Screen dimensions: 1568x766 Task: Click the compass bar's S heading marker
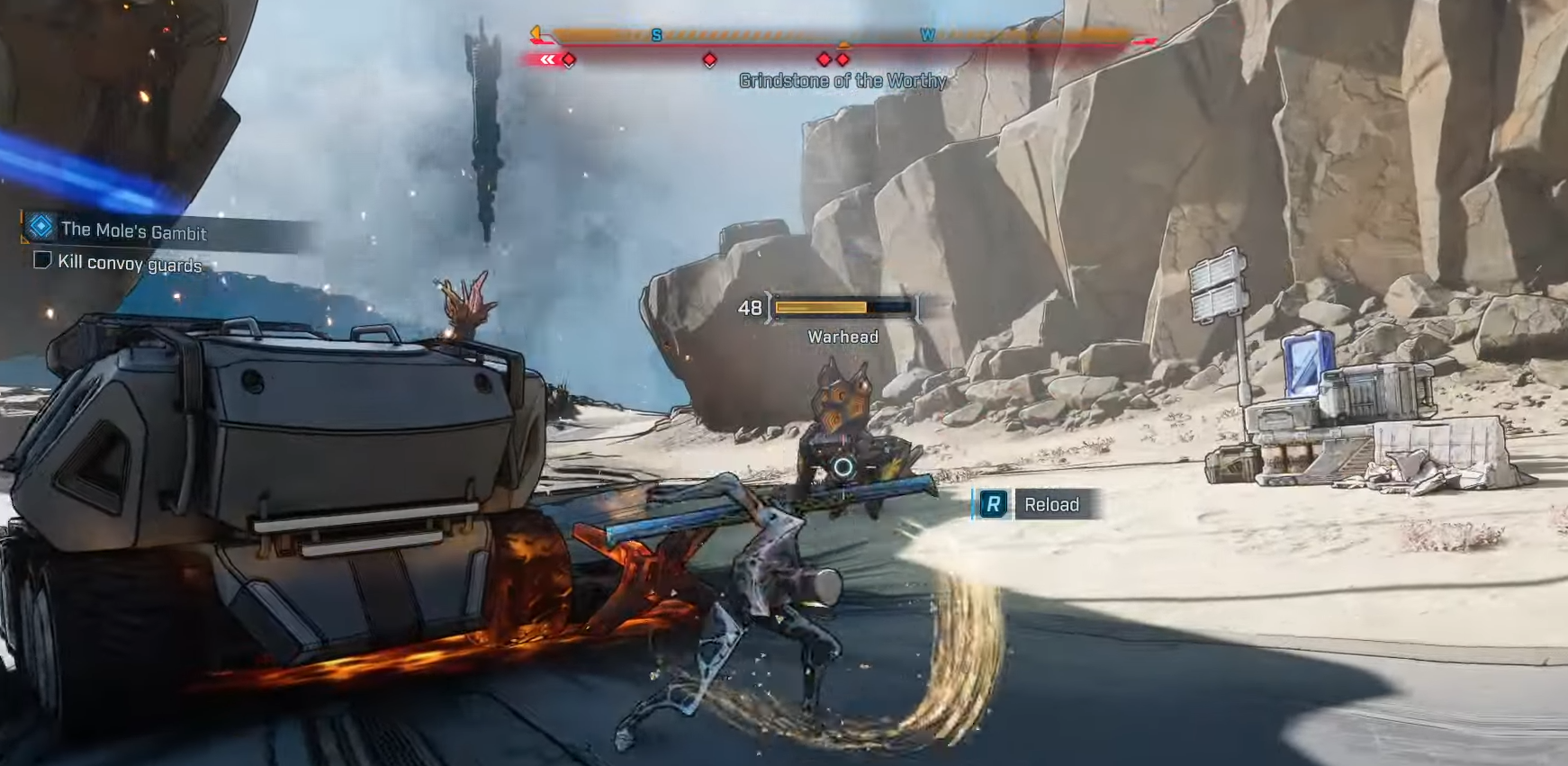coord(656,35)
